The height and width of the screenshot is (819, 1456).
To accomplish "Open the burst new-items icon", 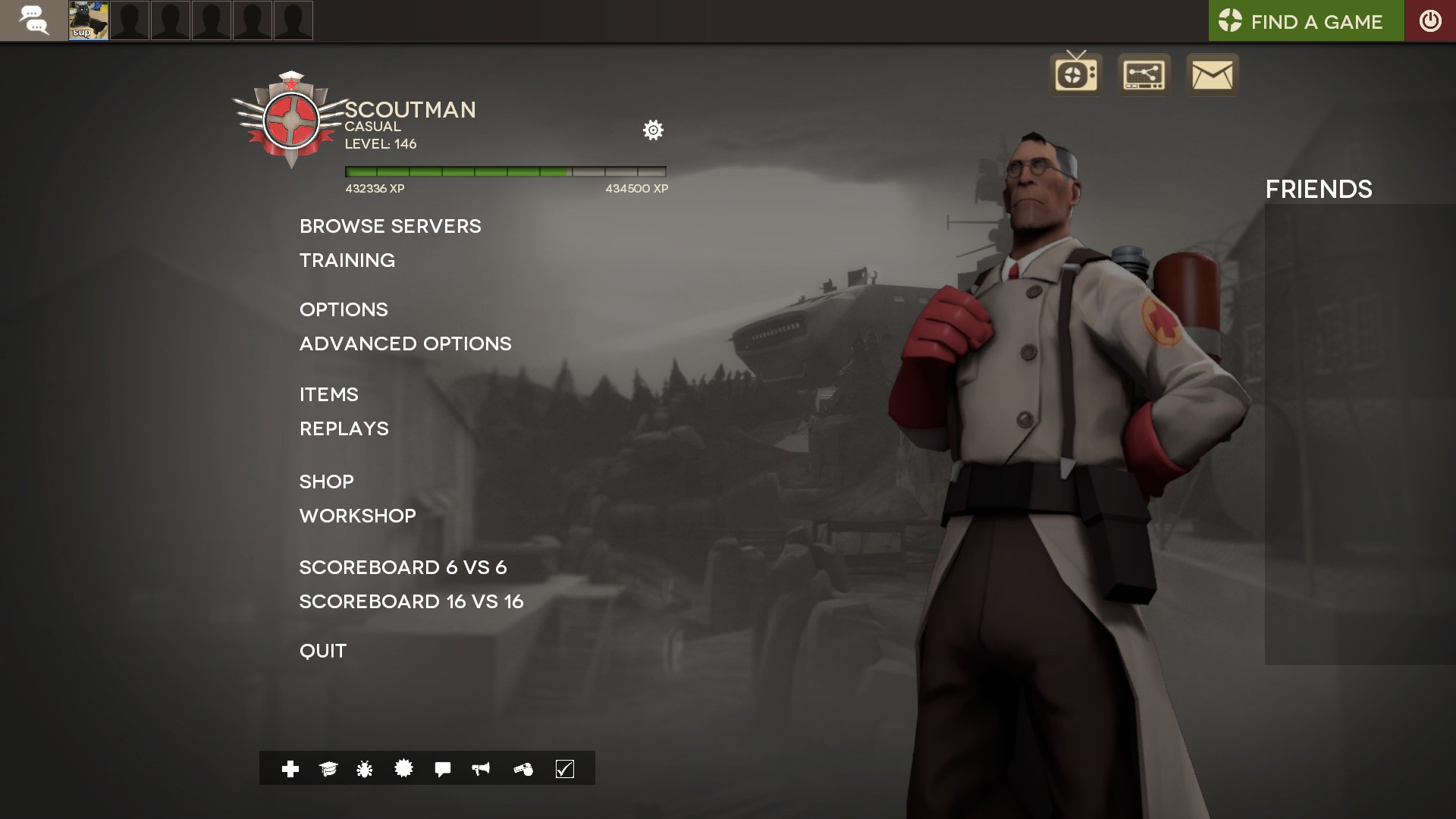I will click(402, 769).
